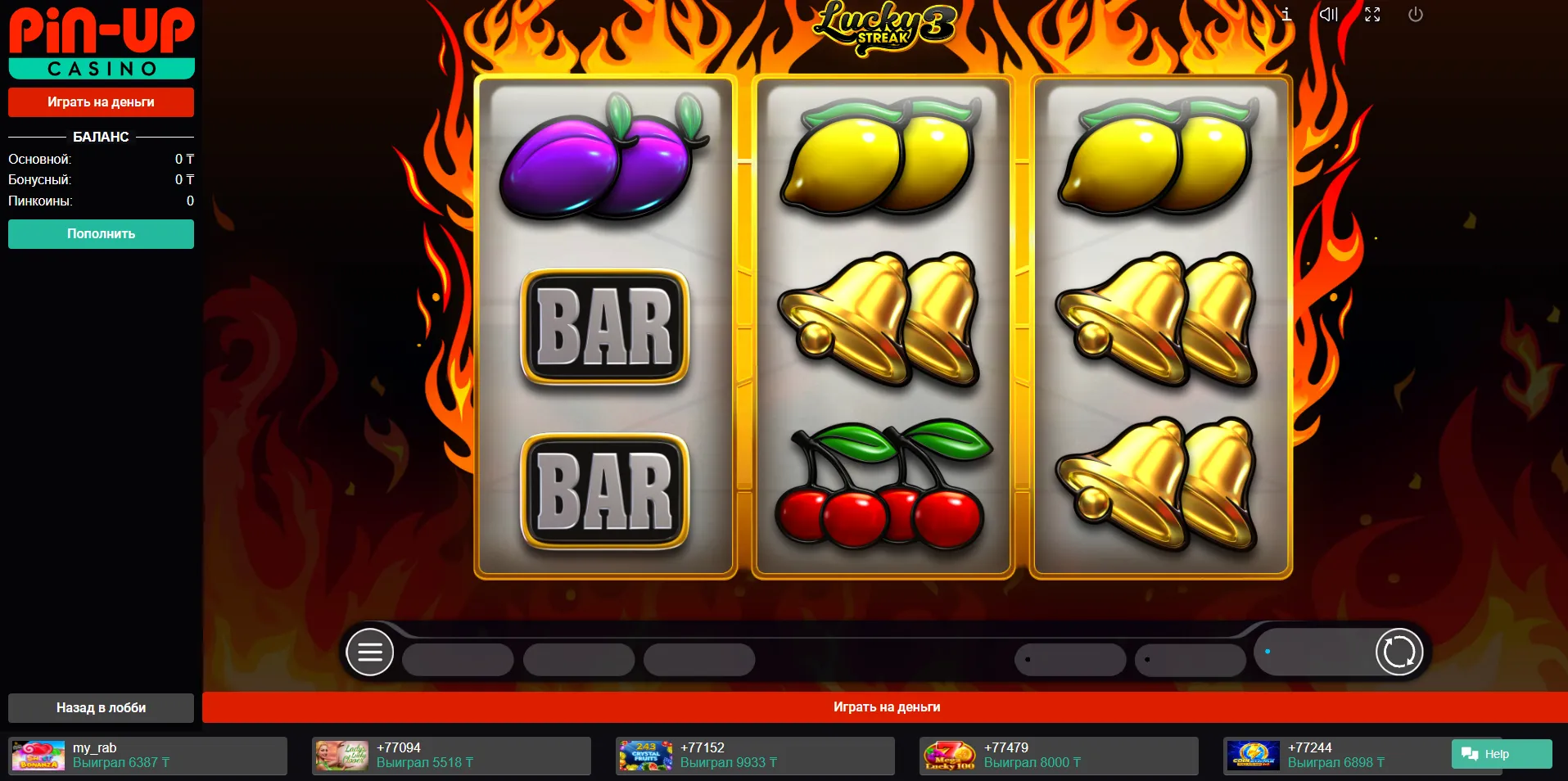This screenshot has height=781, width=1568.
Task: Open the Help chat widget
Action: click(x=1501, y=754)
